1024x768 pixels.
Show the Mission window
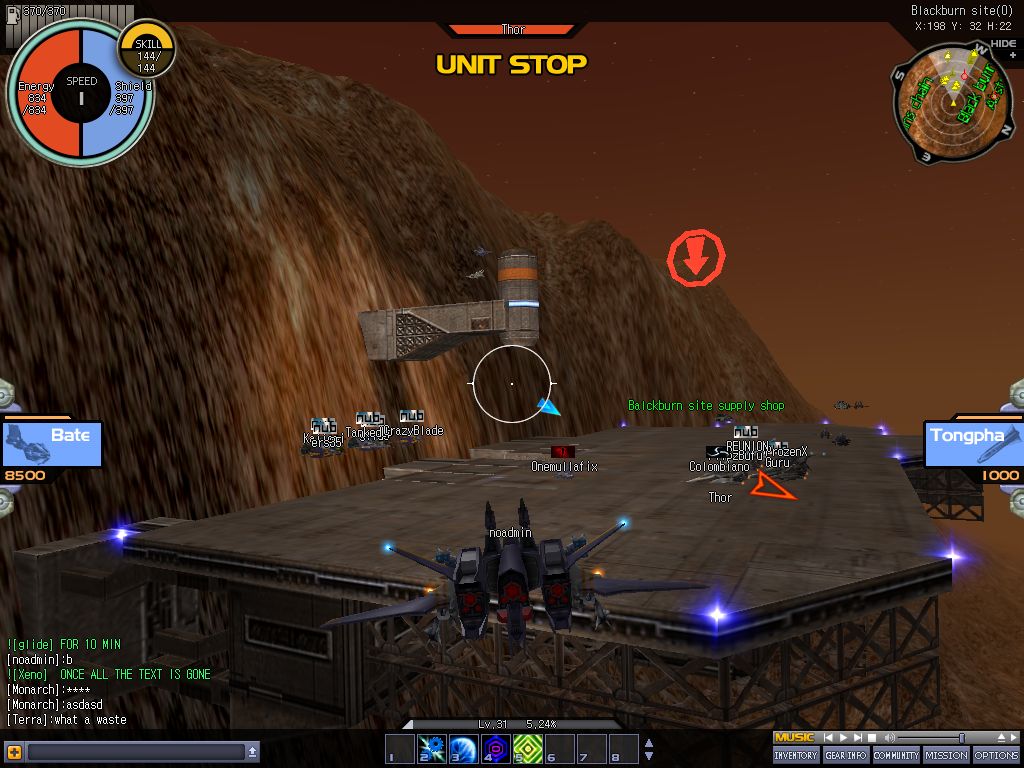(x=945, y=755)
